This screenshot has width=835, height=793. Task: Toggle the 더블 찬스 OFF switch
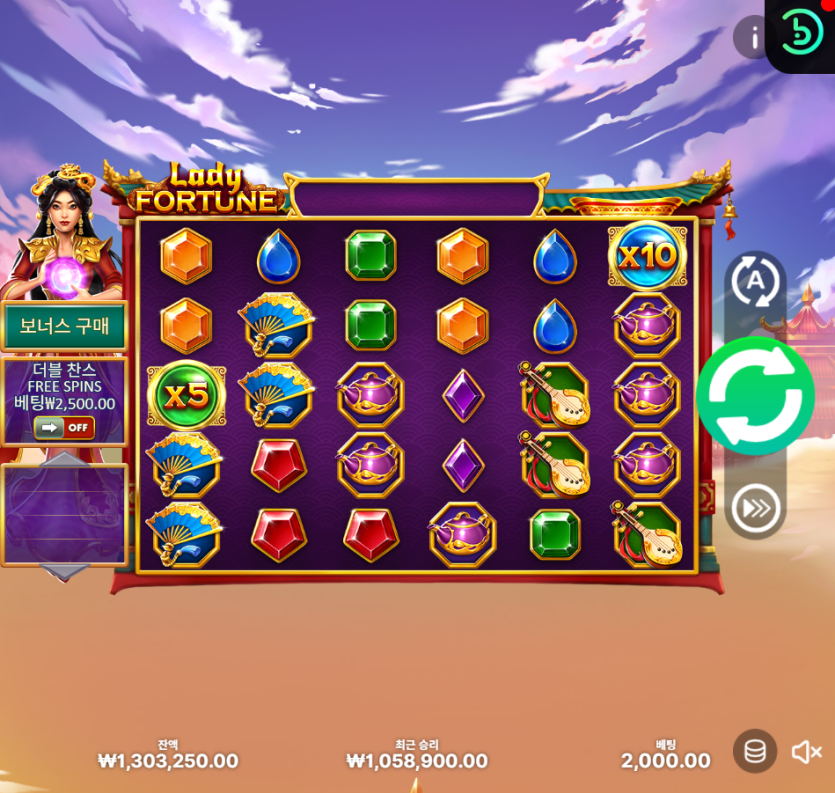(x=64, y=428)
